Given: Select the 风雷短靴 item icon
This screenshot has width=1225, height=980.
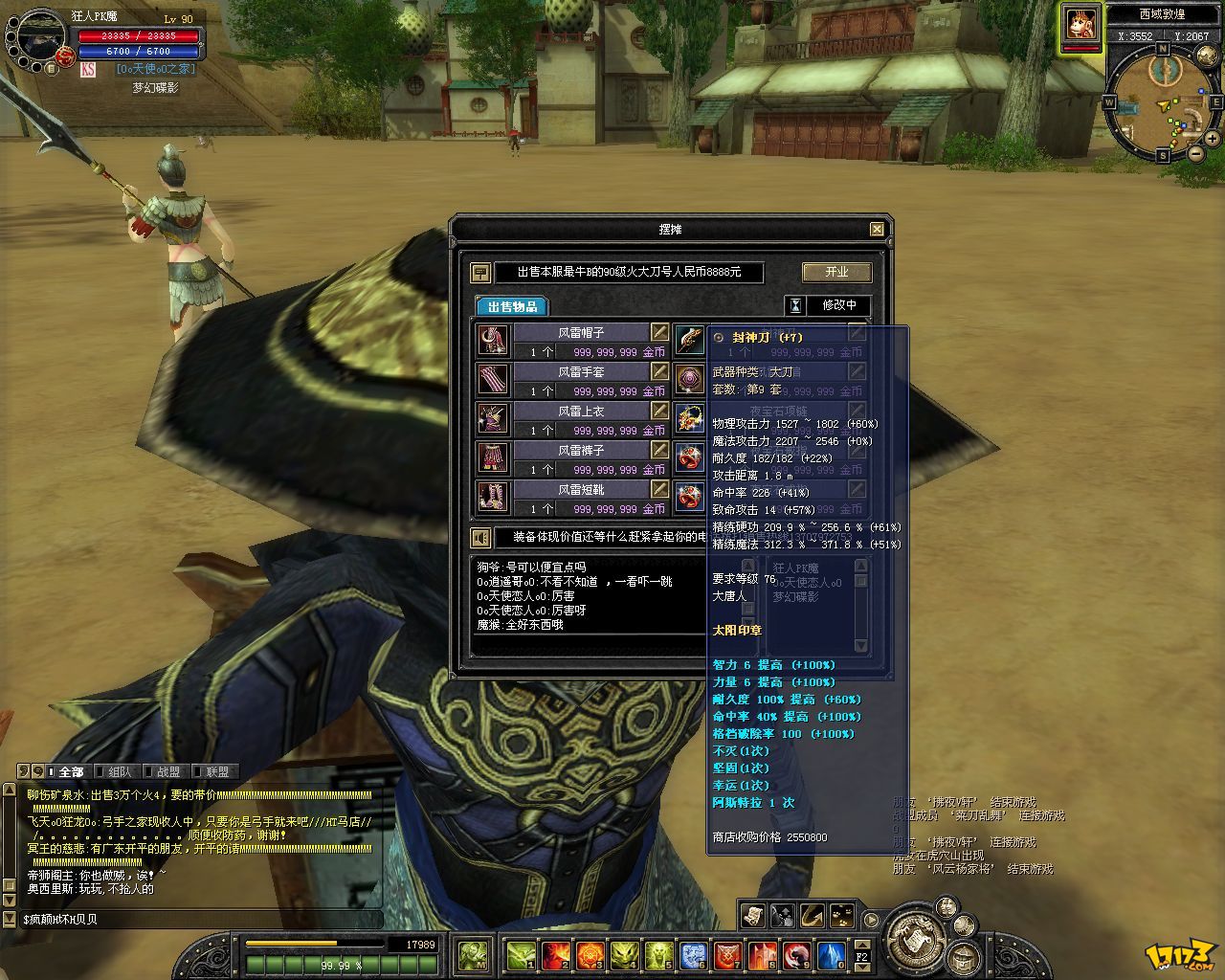Looking at the screenshot, I should (494, 498).
